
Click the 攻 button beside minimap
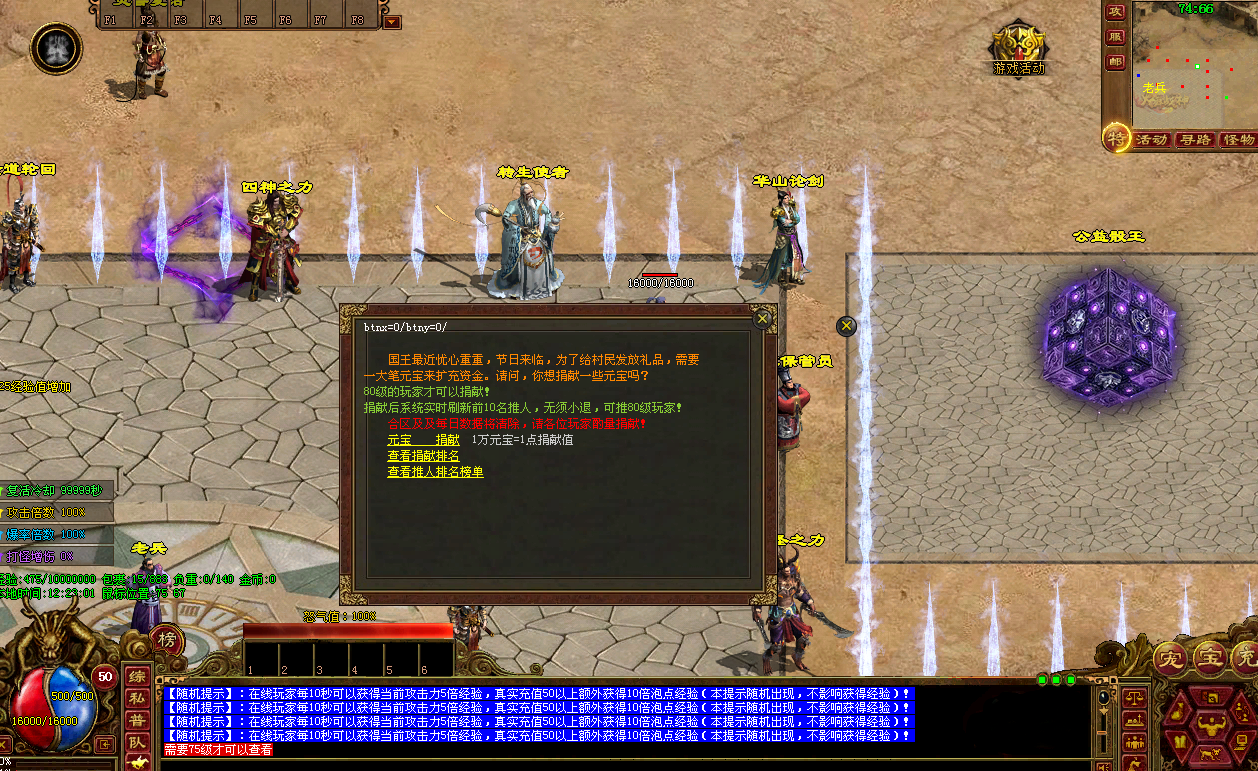pos(1114,12)
